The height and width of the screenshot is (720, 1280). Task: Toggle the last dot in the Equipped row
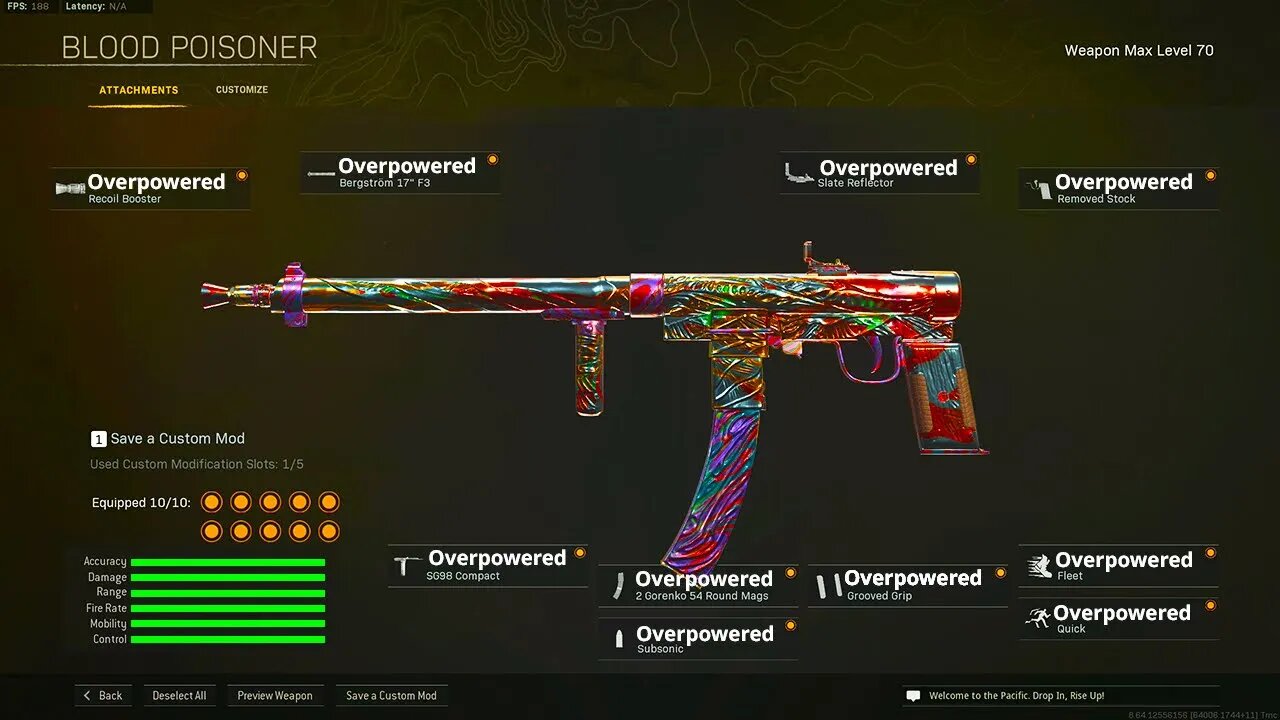[328, 530]
